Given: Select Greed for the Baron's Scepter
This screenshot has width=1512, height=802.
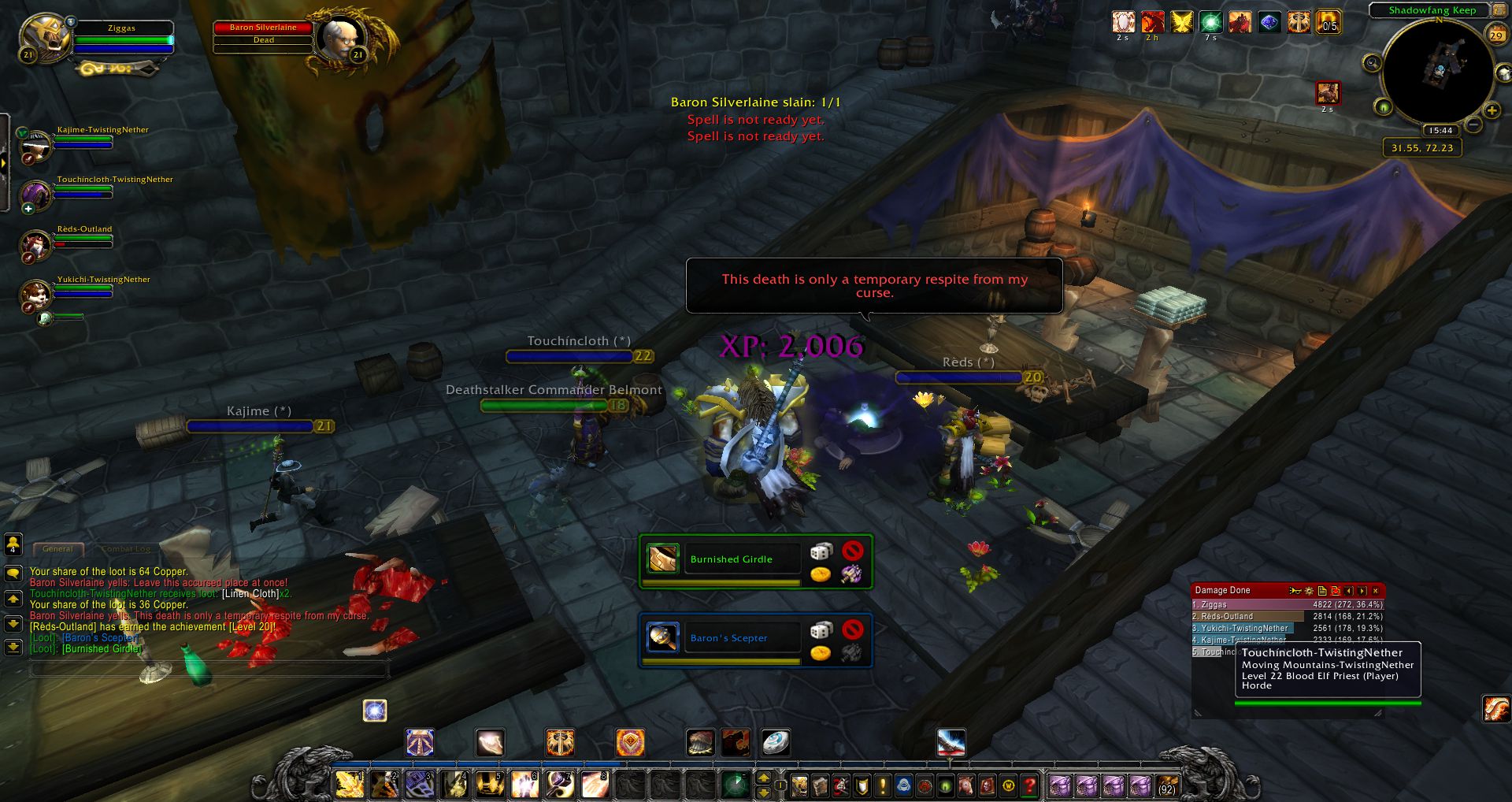Looking at the screenshot, I should [x=821, y=652].
